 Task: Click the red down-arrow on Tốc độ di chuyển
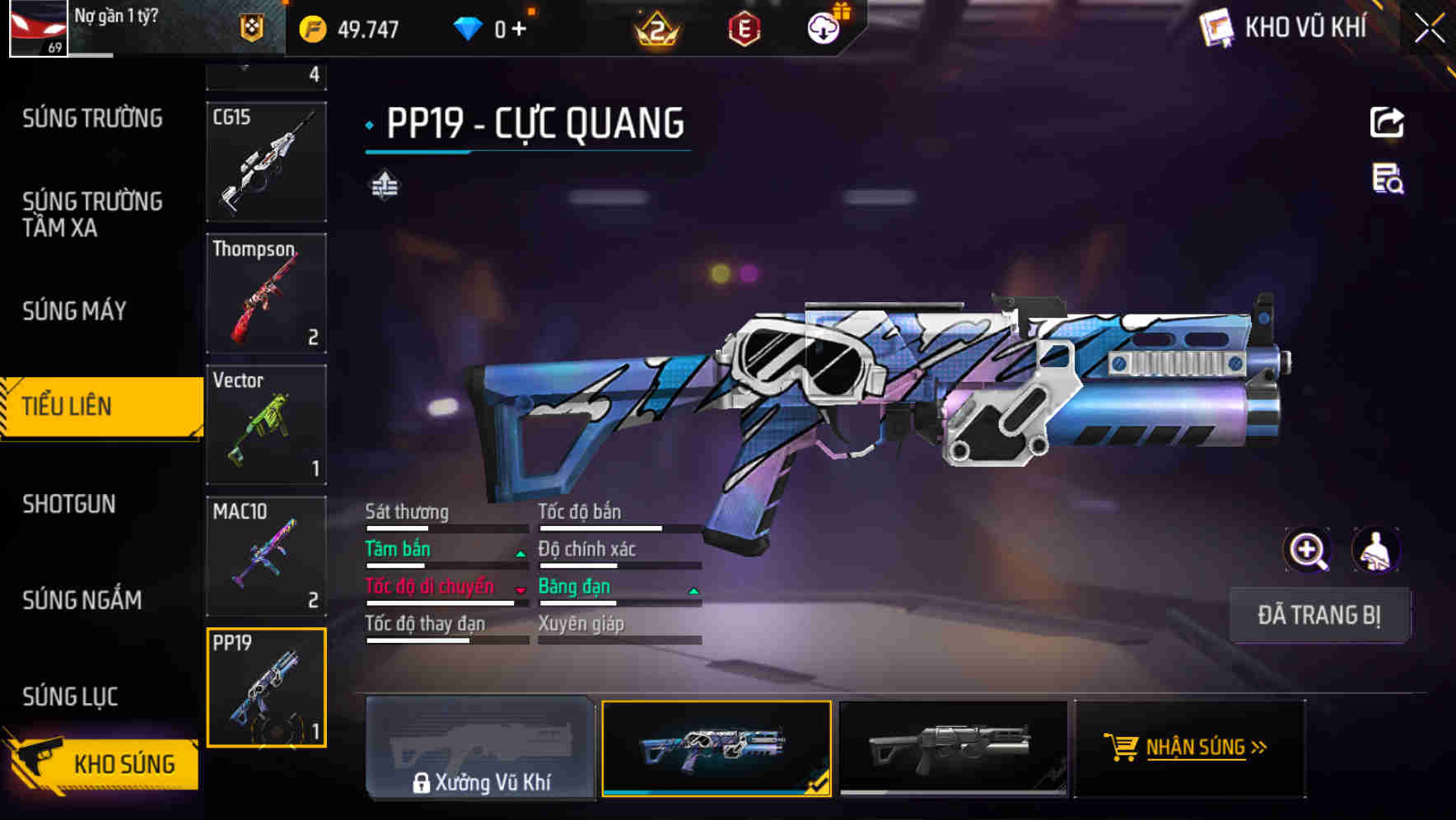(520, 590)
